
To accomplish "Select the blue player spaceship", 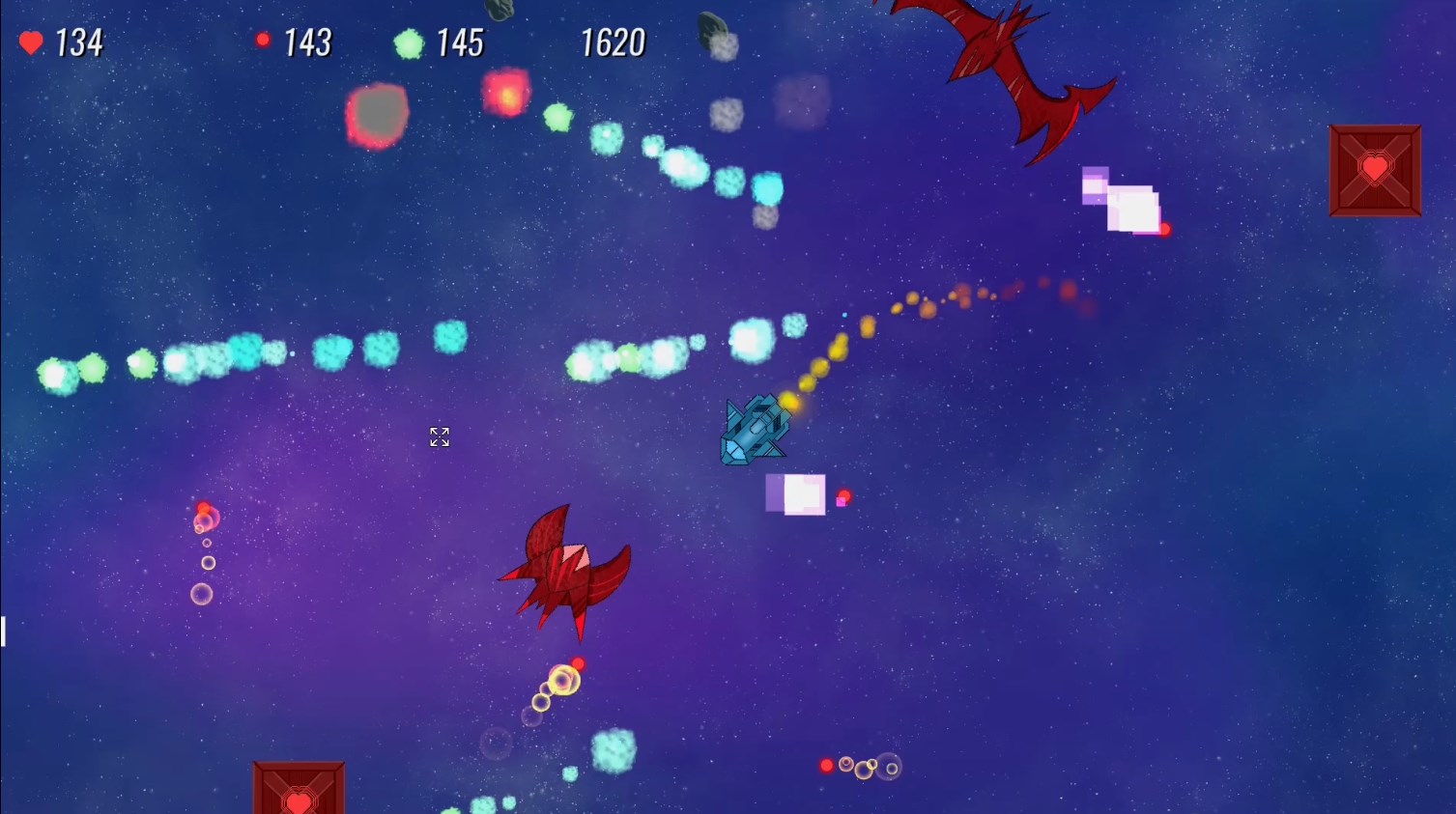I will click(757, 428).
